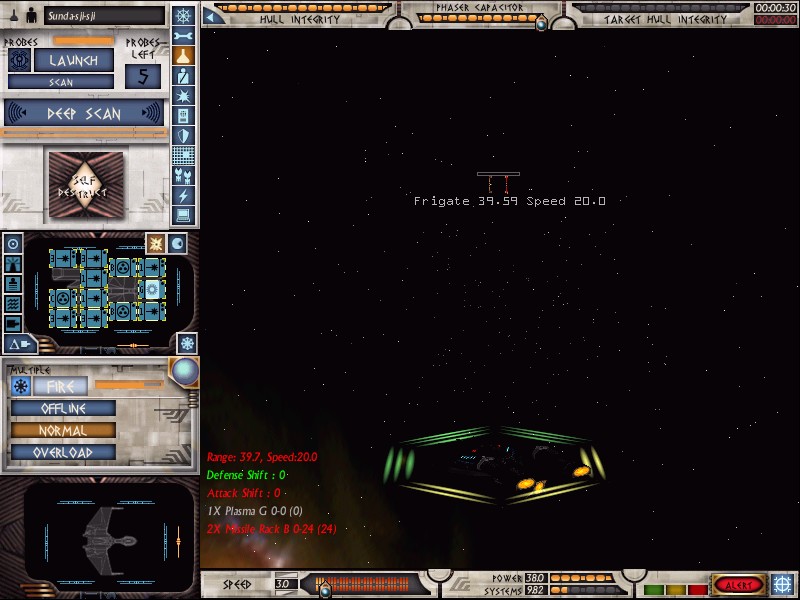Choose the Normal weapon mode
The width and height of the screenshot is (800, 600).
tap(63, 431)
